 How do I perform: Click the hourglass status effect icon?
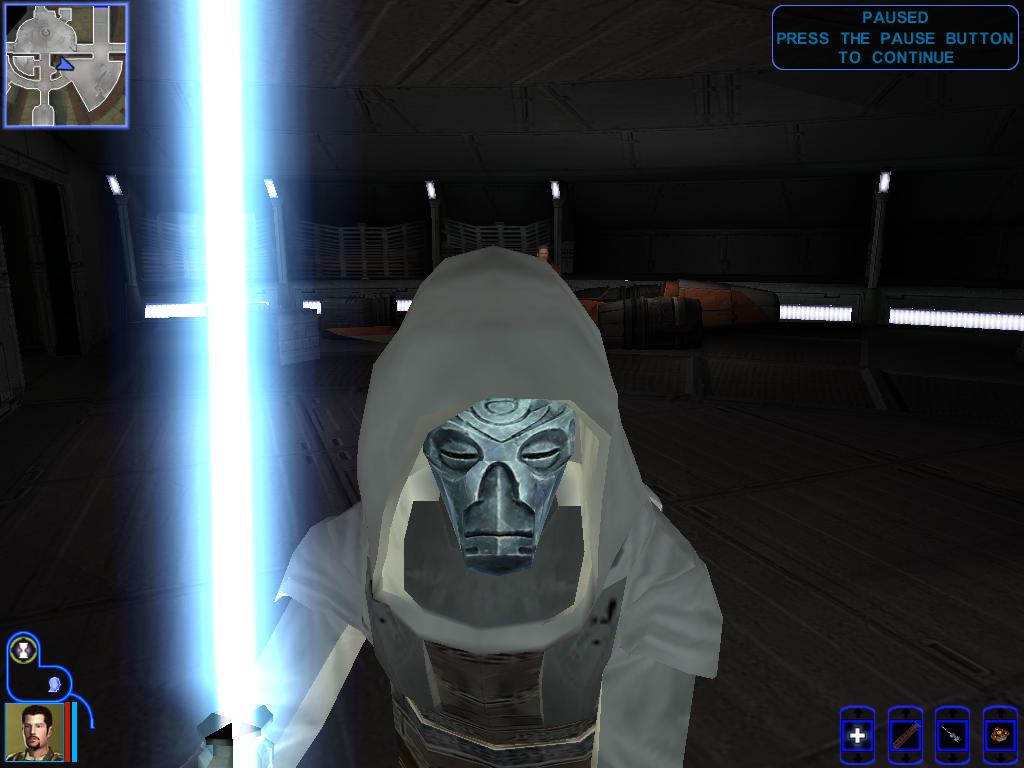point(23,650)
